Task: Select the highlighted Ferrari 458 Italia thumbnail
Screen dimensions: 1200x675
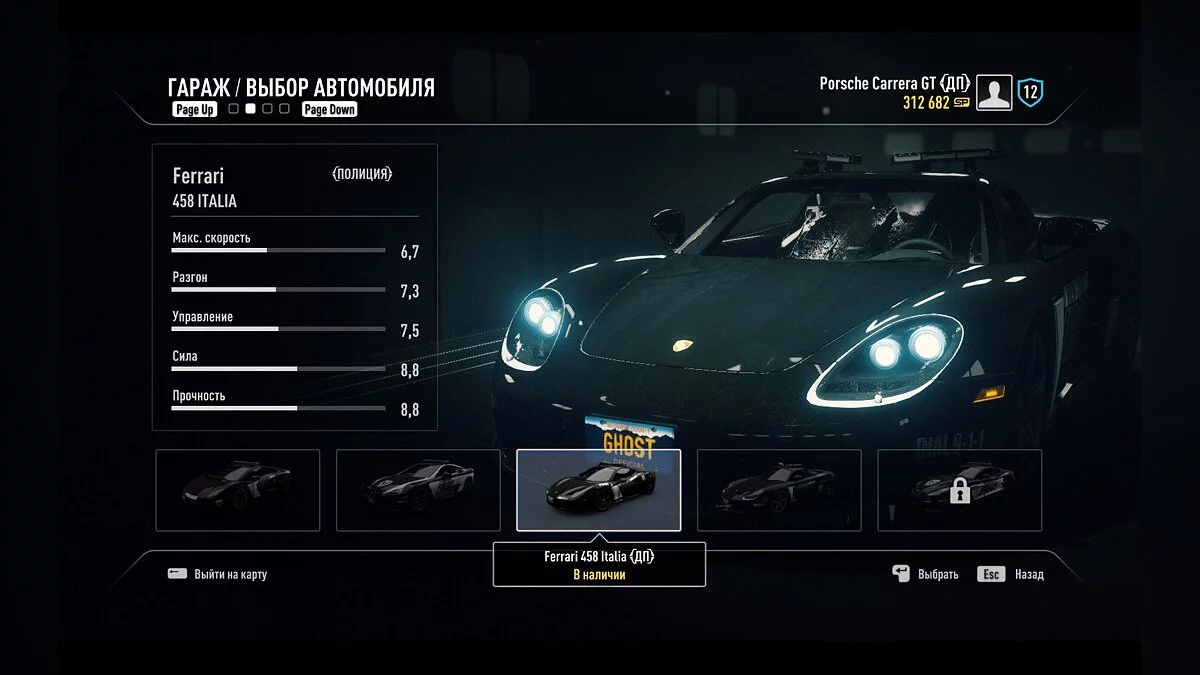Action: click(598, 490)
